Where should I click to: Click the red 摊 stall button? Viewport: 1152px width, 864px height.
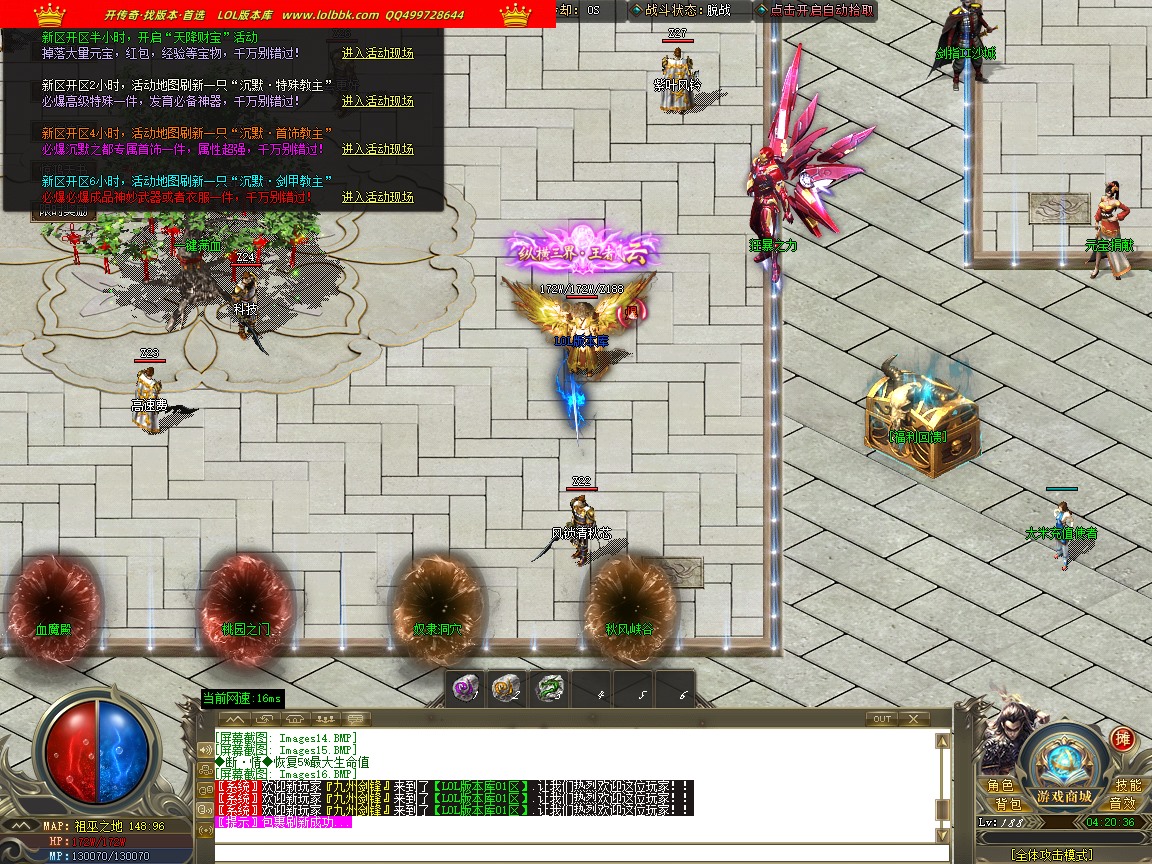1122,739
